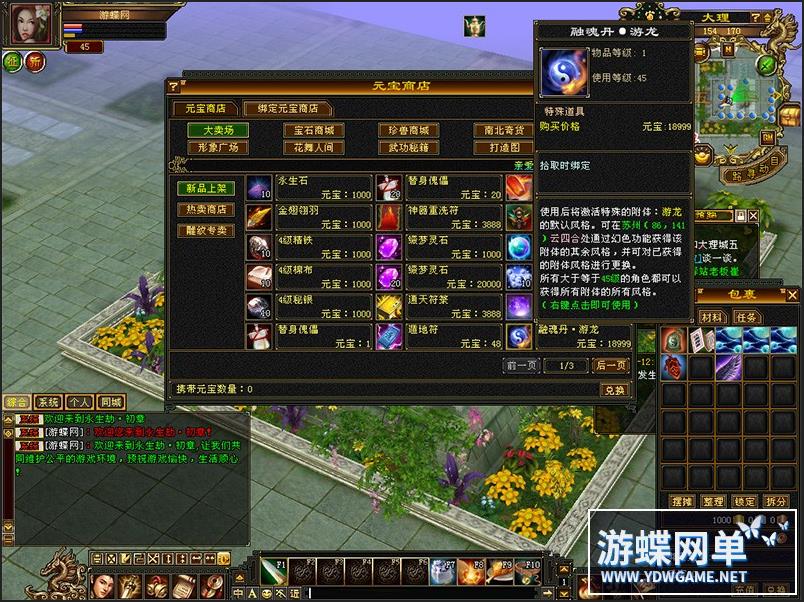Image resolution: width=804 pixels, height=602 pixels.
Task: Show the 热卖商店 listing
Action: [206, 209]
